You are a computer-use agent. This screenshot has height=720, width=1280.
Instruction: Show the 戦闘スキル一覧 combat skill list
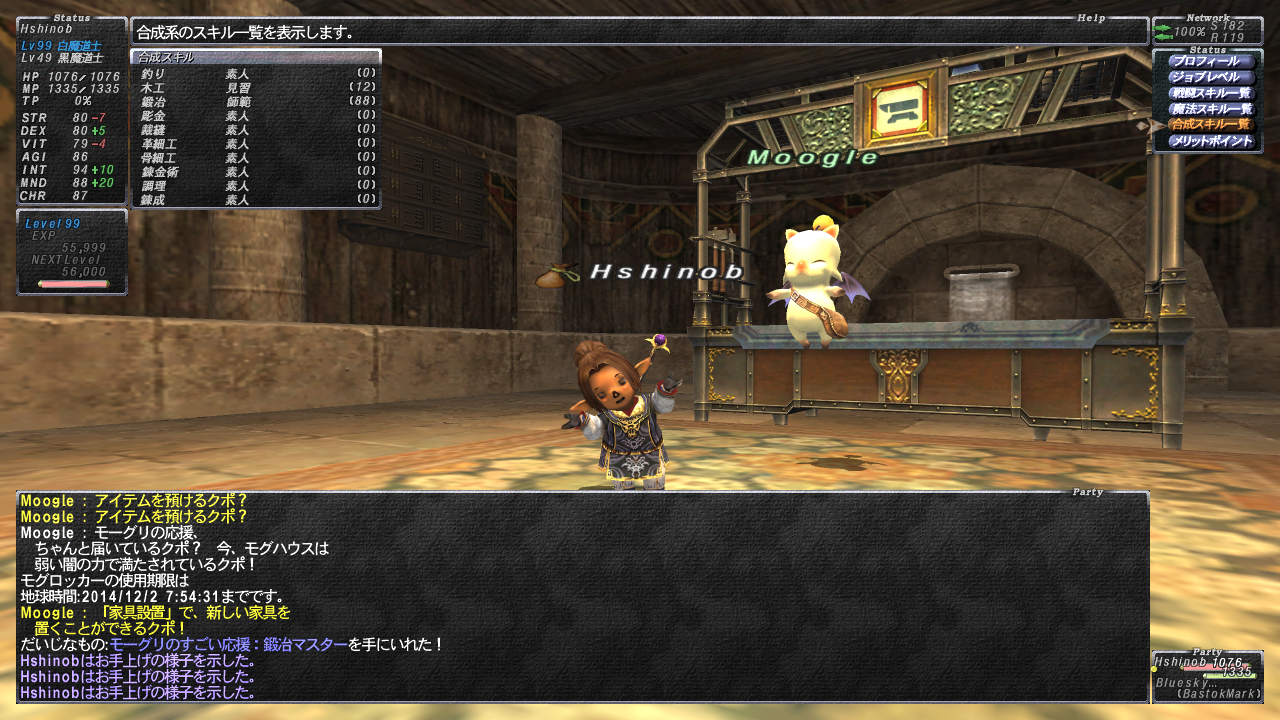coord(1211,93)
